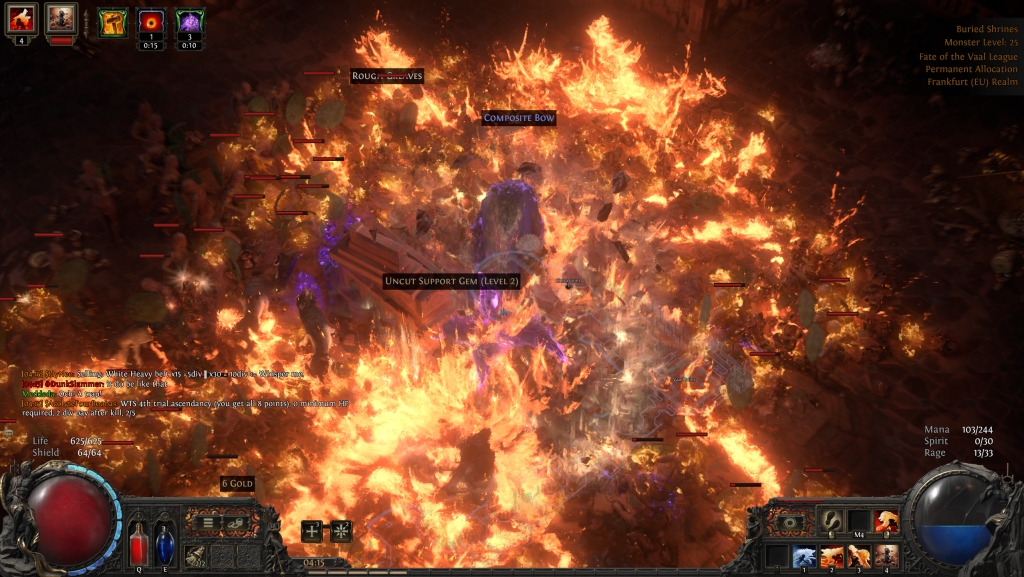Viewport: 1024px width, 577px height.
Task: Click the starburst skill points notification
Action: tap(341, 531)
